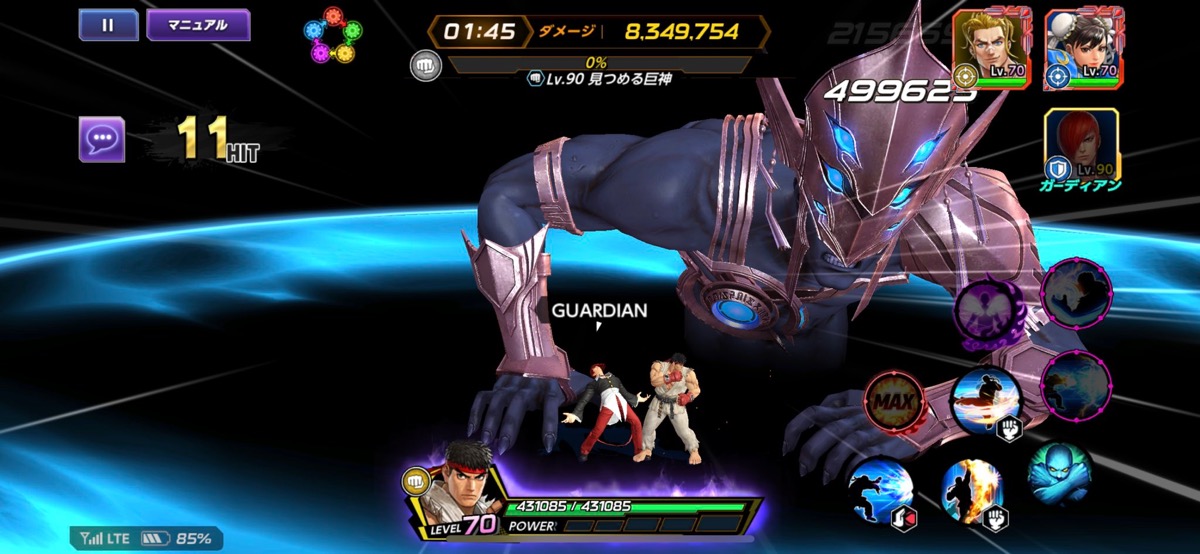This screenshot has height=554, width=1200.
Task: Click the colorful element affinity wheel
Action: click(331, 36)
